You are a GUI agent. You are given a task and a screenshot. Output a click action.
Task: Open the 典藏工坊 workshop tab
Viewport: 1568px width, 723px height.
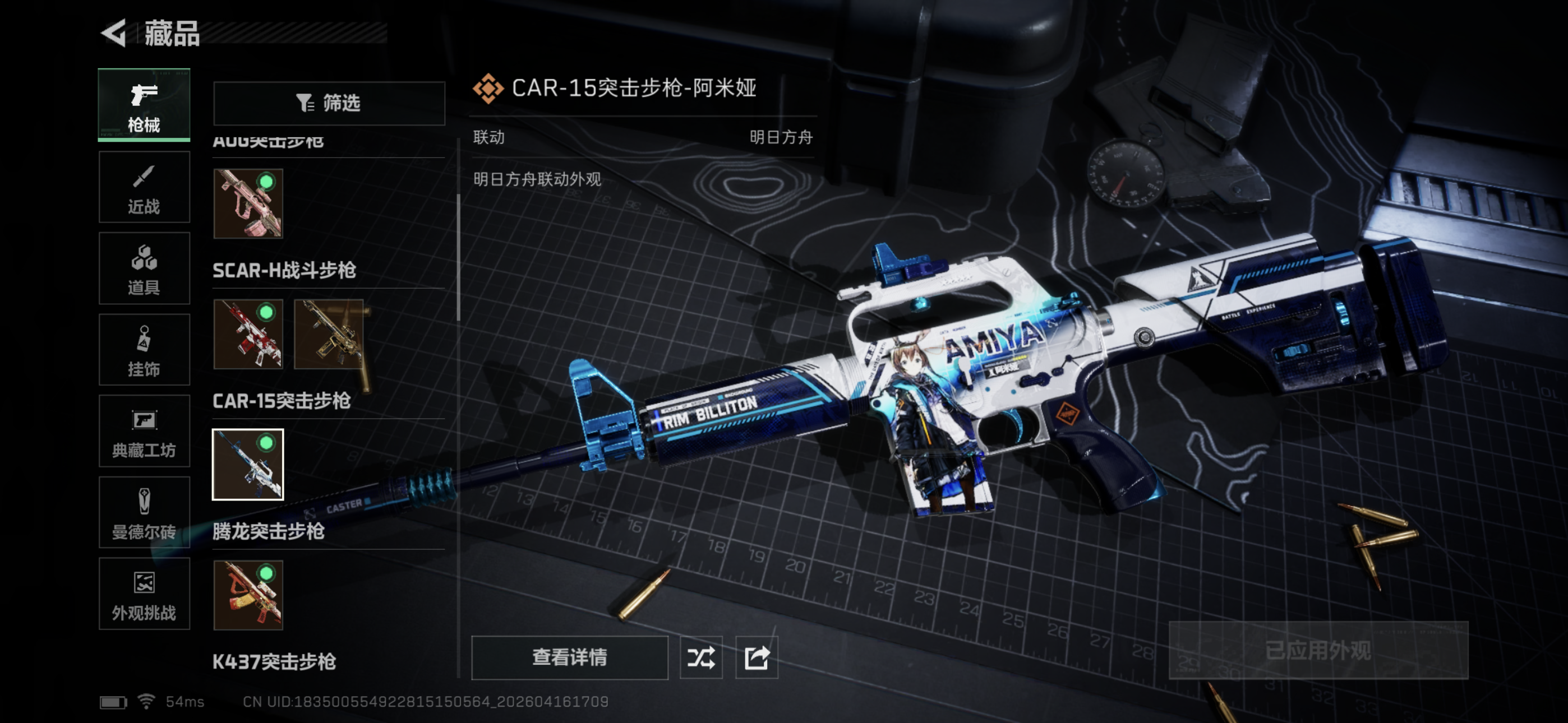(144, 432)
